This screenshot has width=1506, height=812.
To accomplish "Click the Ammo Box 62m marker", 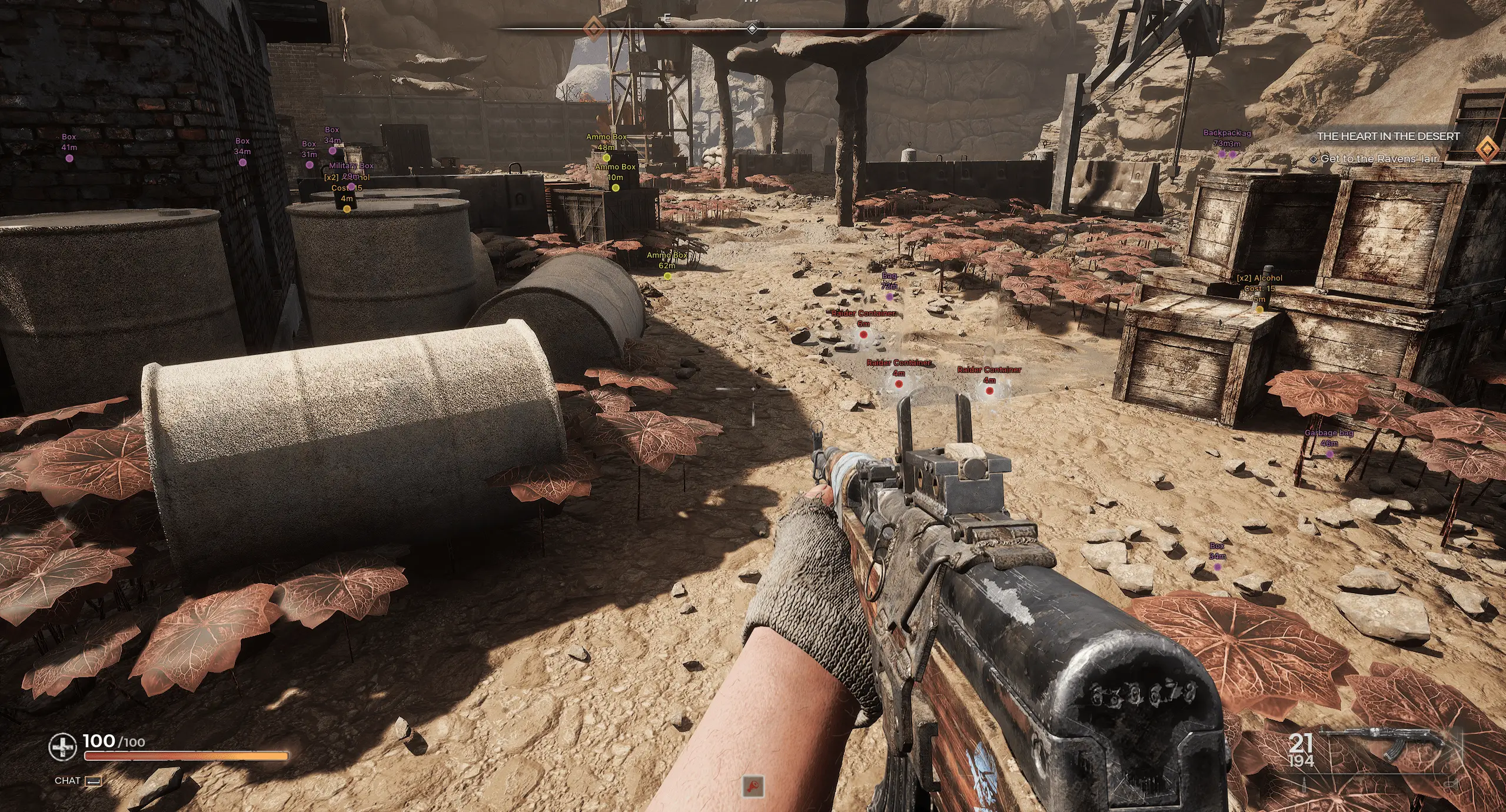I will [x=667, y=275].
